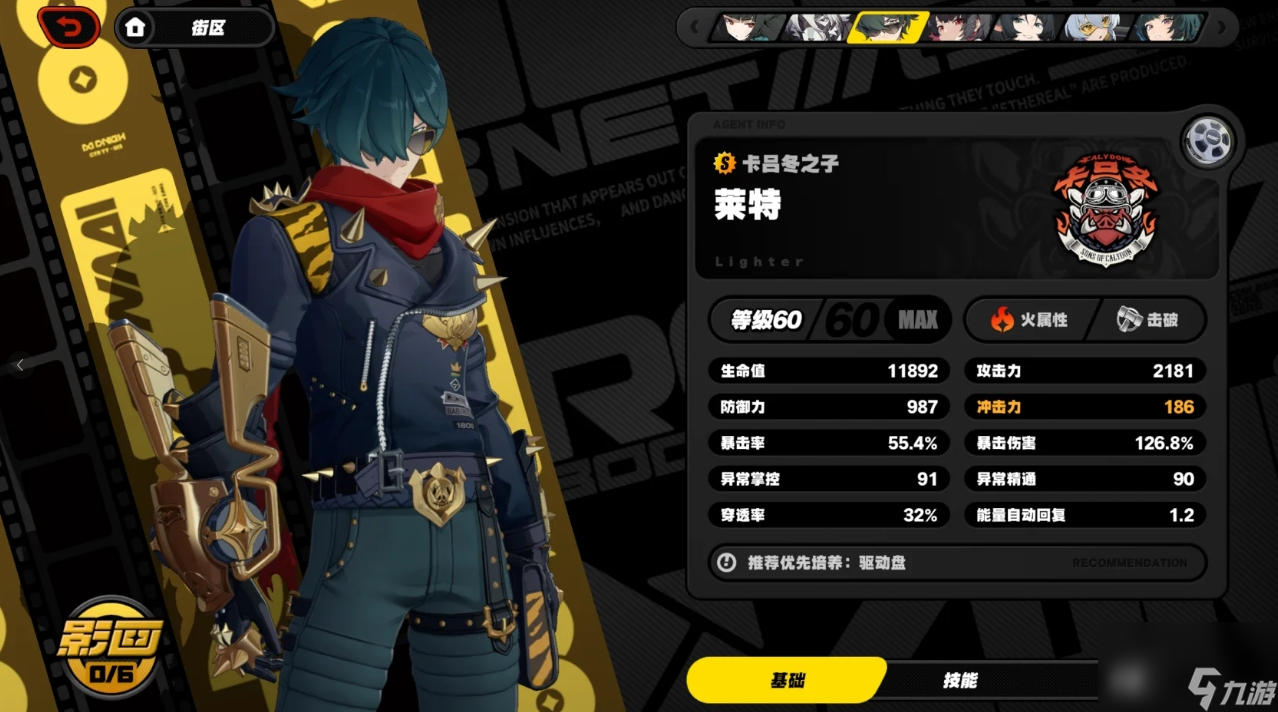Open the film reel icon in agent info

tap(1204, 142)
